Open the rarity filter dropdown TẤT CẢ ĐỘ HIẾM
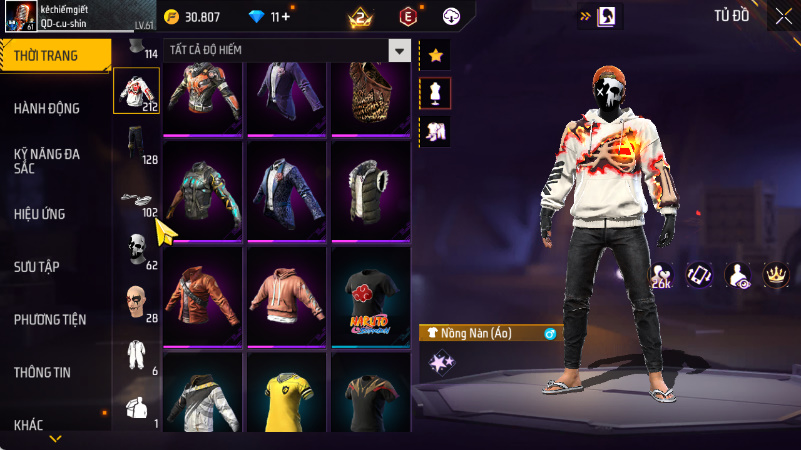Viewport: 801px width, 450px height. click(400, 51)
